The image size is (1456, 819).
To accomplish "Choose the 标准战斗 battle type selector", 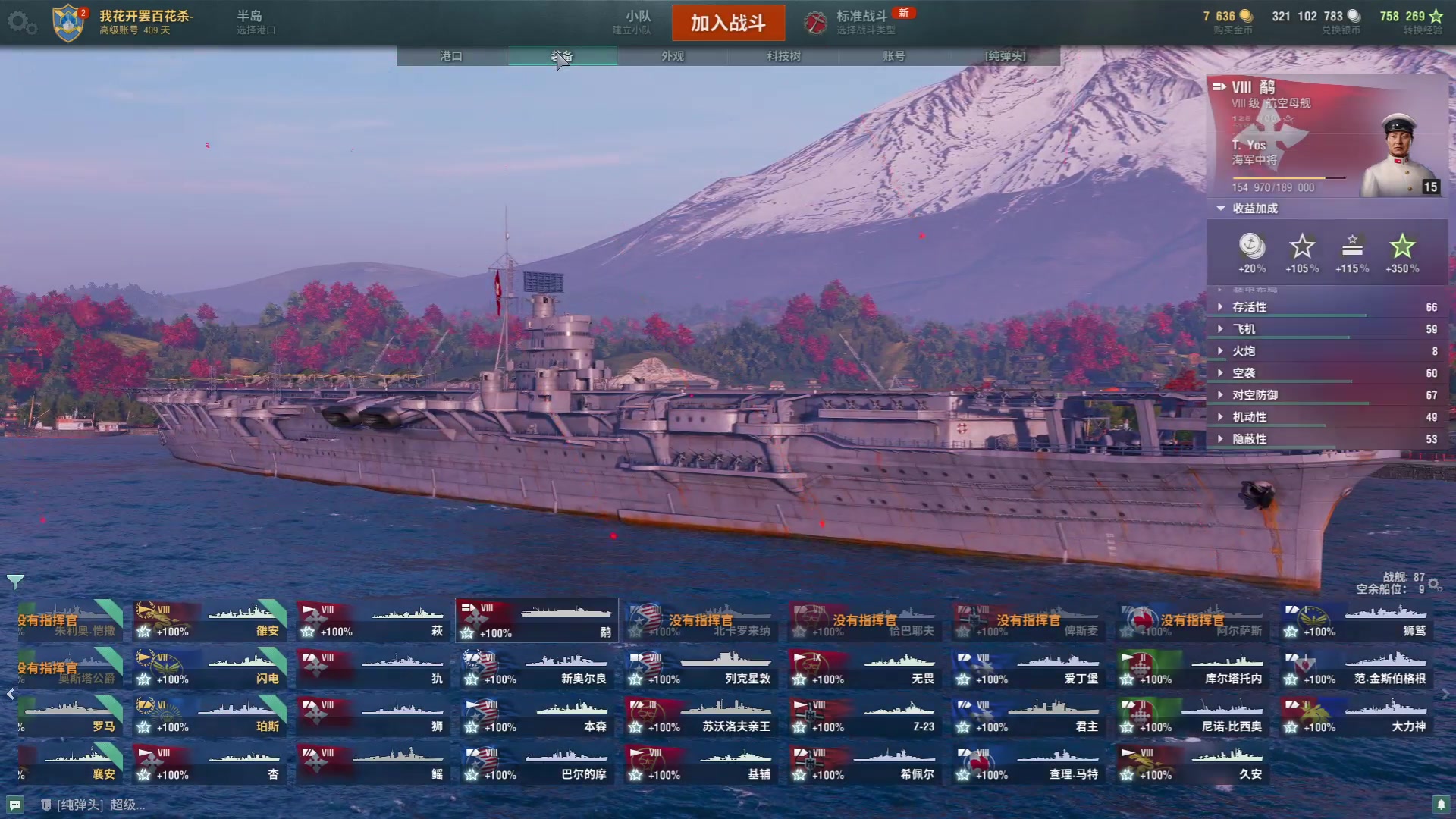I will click(x=861, y=21).
